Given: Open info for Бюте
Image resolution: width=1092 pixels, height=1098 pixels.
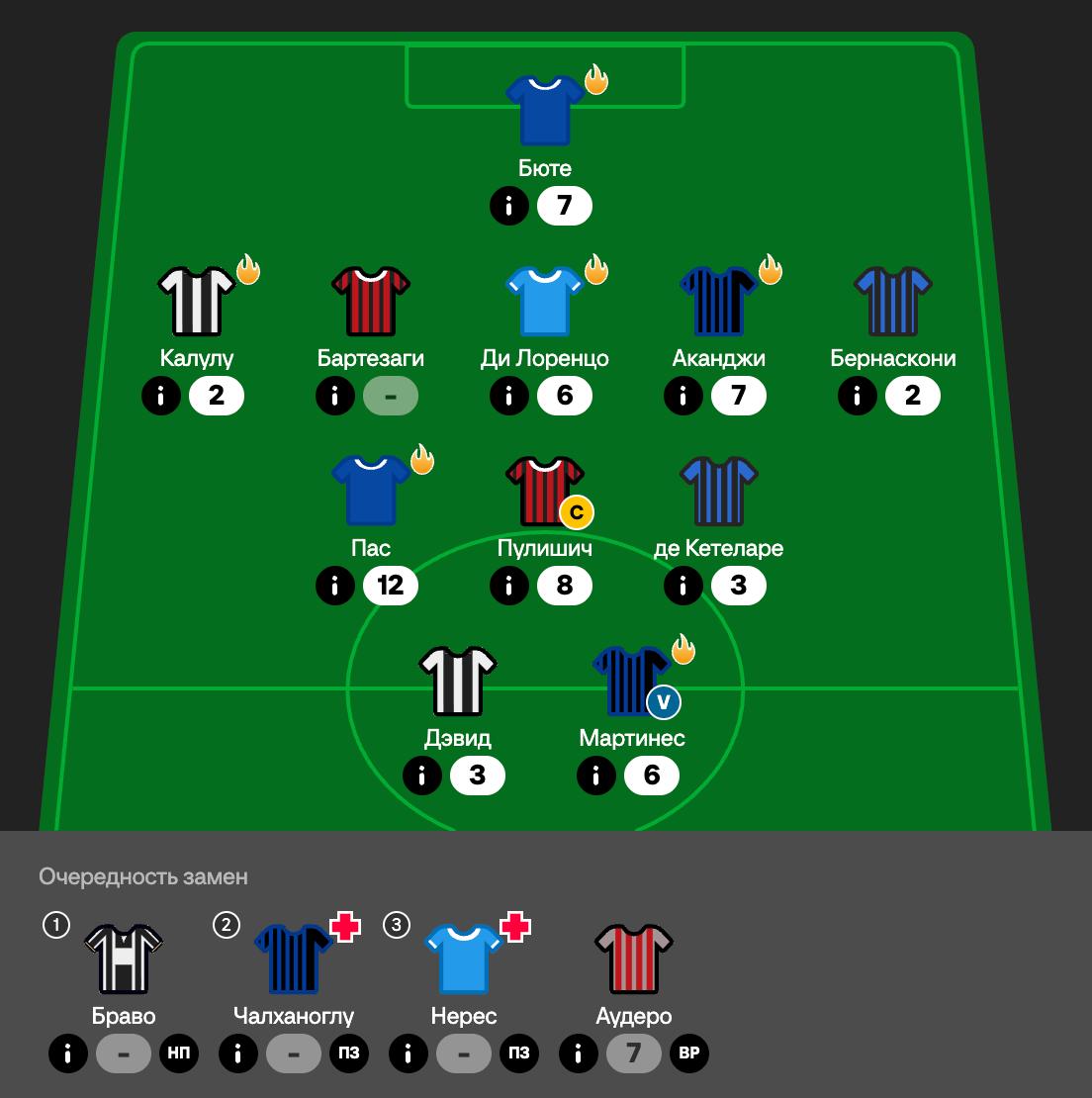Looking at the screenshot, I should click(509, 206).
